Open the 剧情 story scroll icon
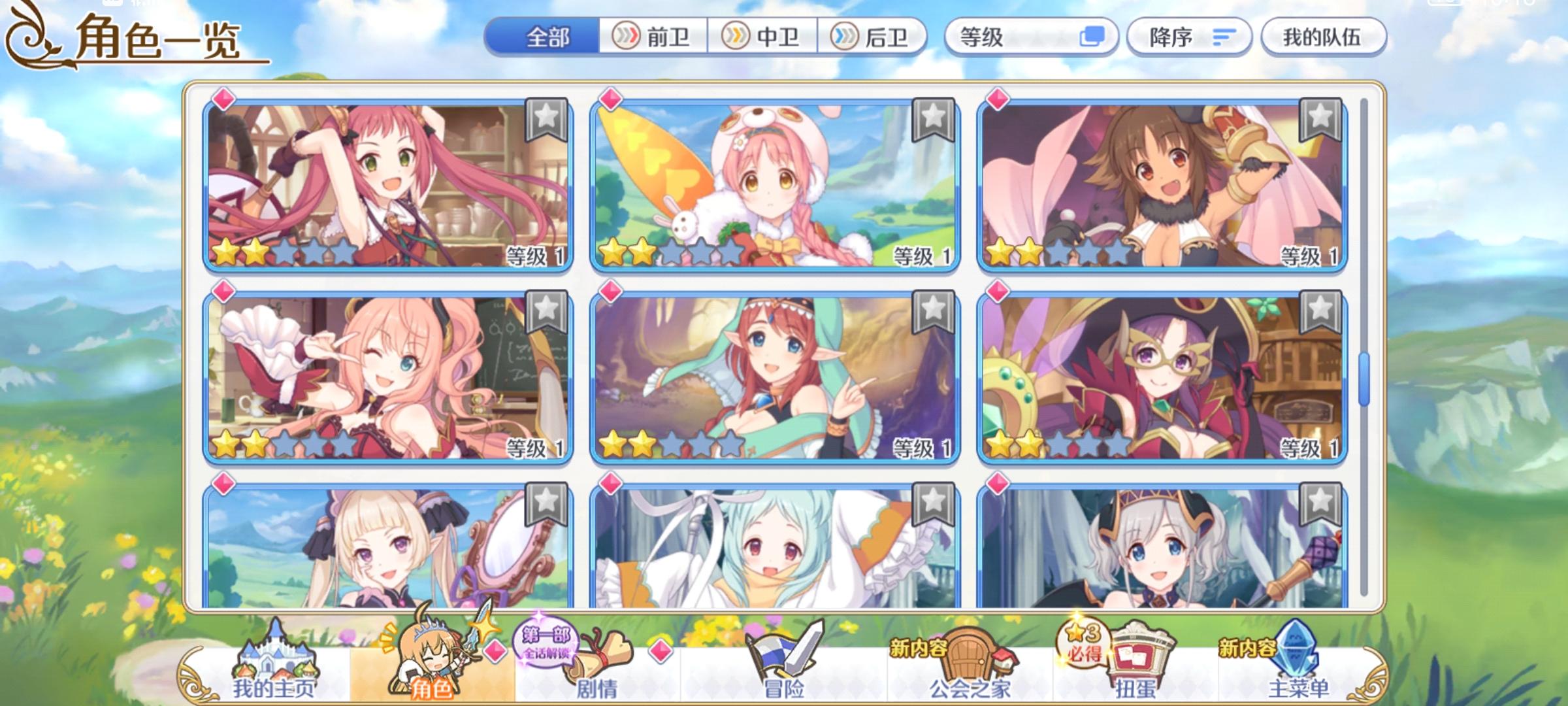The height and width of the screenshot is (706, 1568). coord(598,660)
